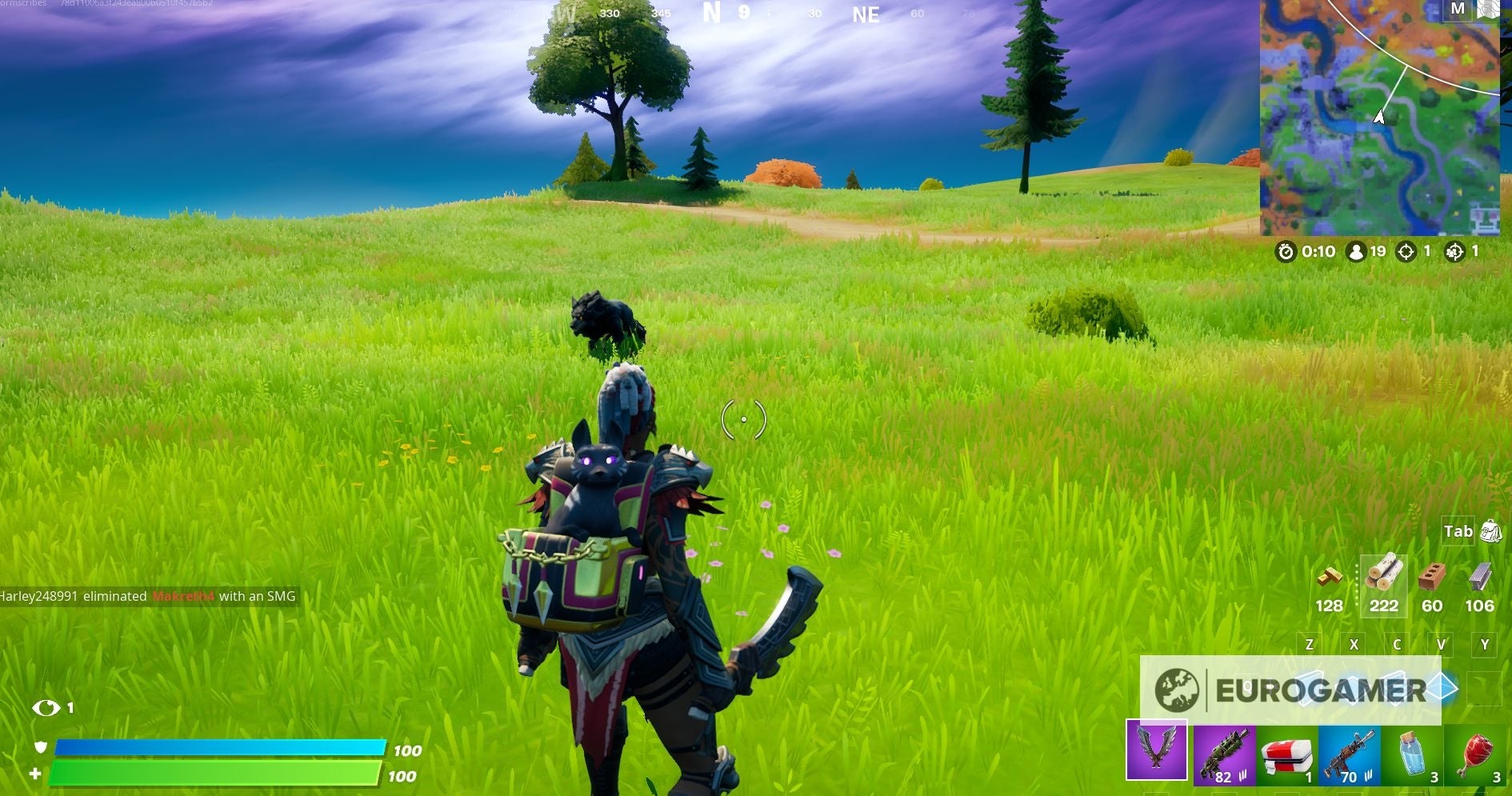1512x796 pixels.
Task: Click the players remaining icon
Action: [x=1358, y=253]
